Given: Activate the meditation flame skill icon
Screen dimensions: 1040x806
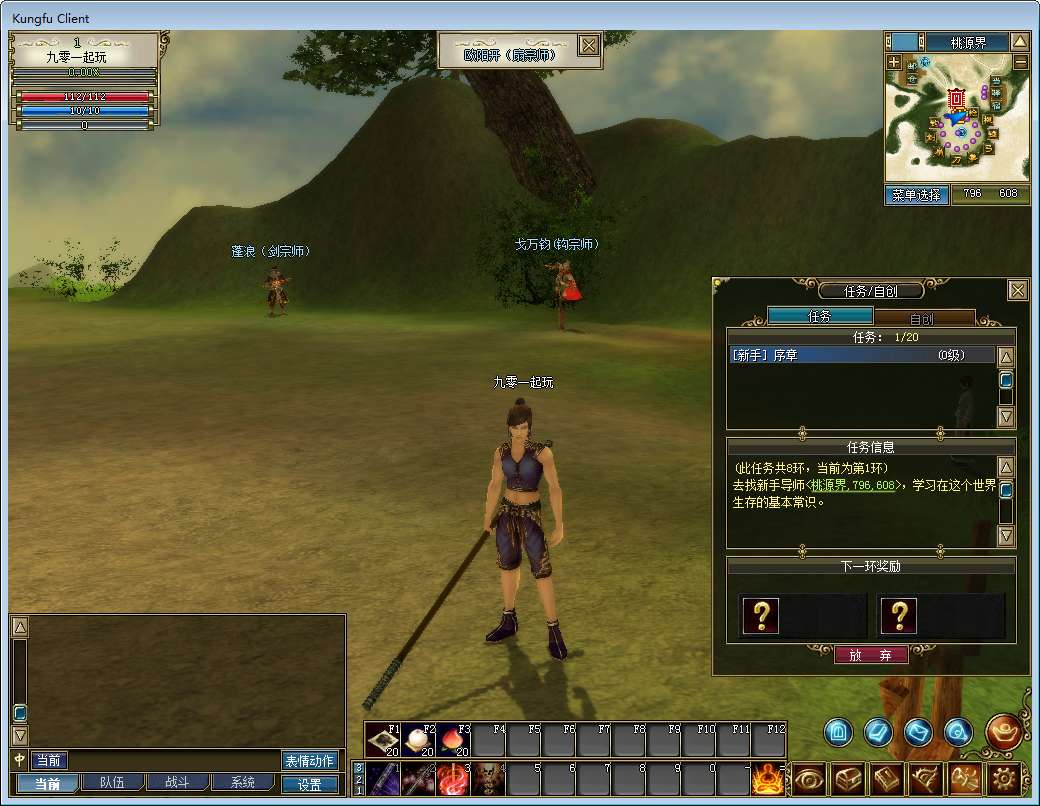Looking at the screenshot, I should pos(767,778).
